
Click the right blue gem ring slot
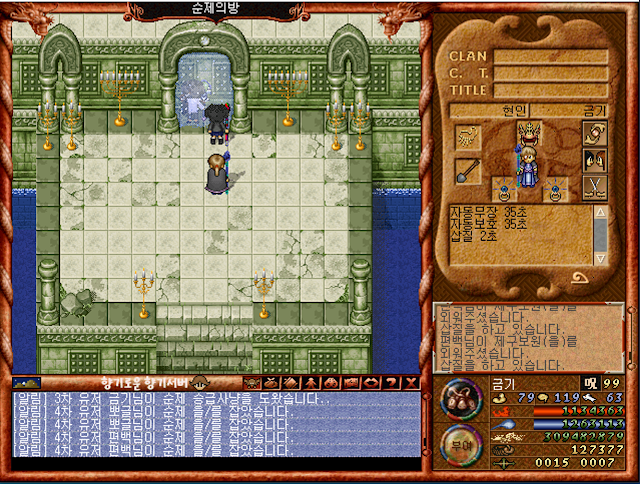click(x=553, y=189)
